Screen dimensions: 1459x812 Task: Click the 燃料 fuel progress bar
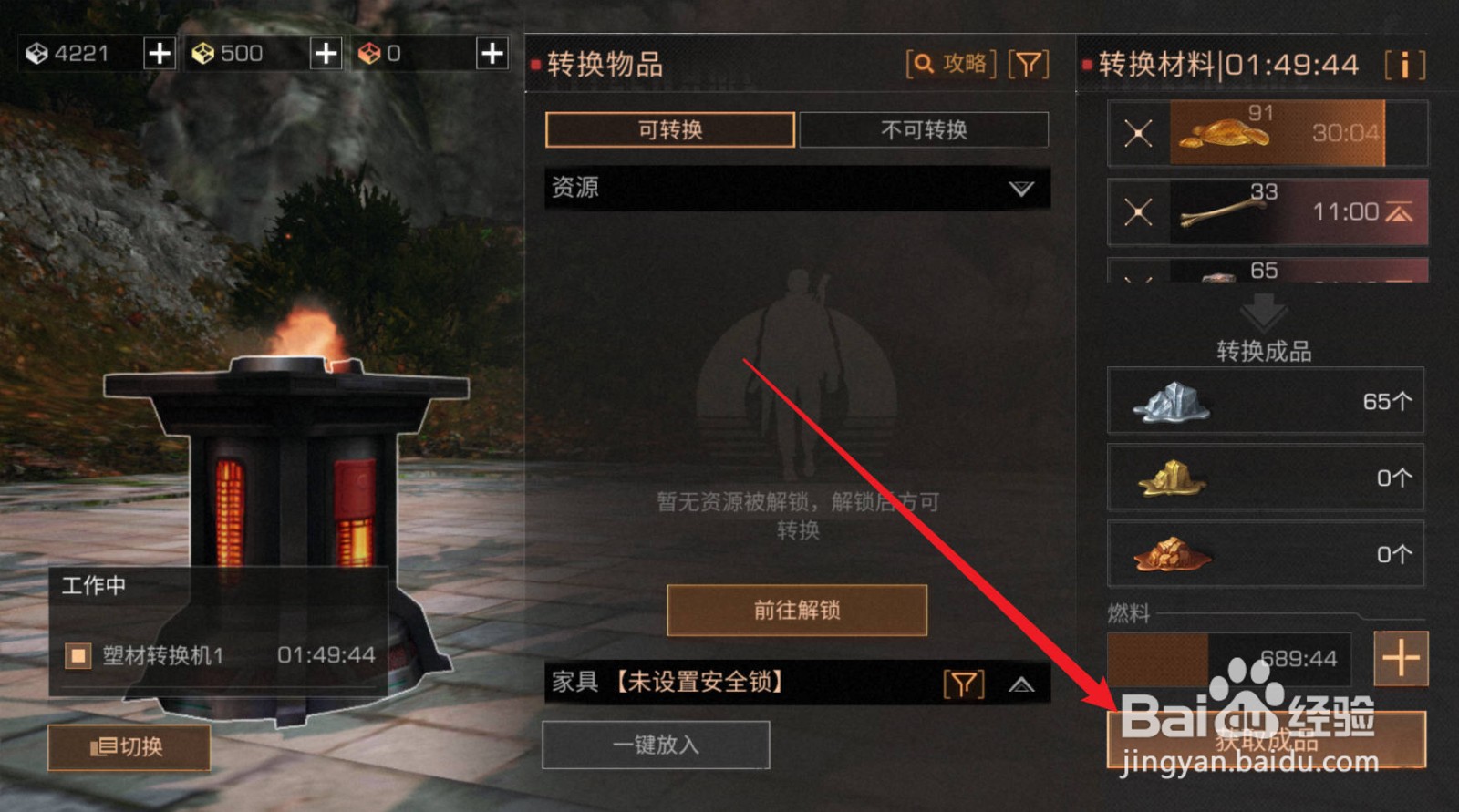point(1226,658)
